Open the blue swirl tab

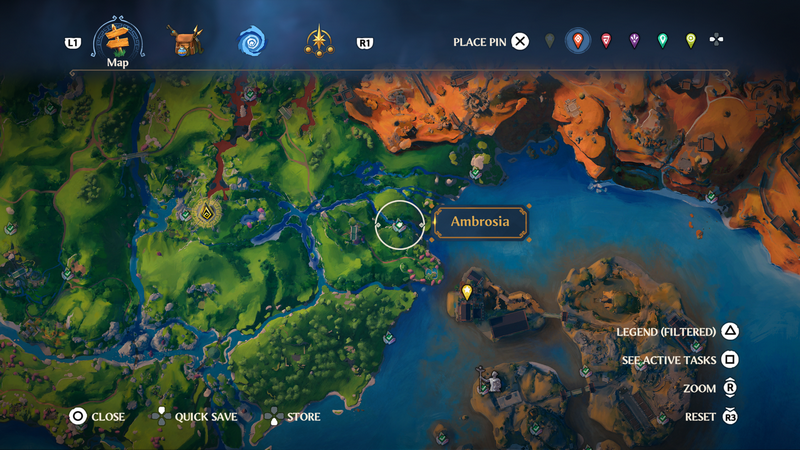point(252,41)
